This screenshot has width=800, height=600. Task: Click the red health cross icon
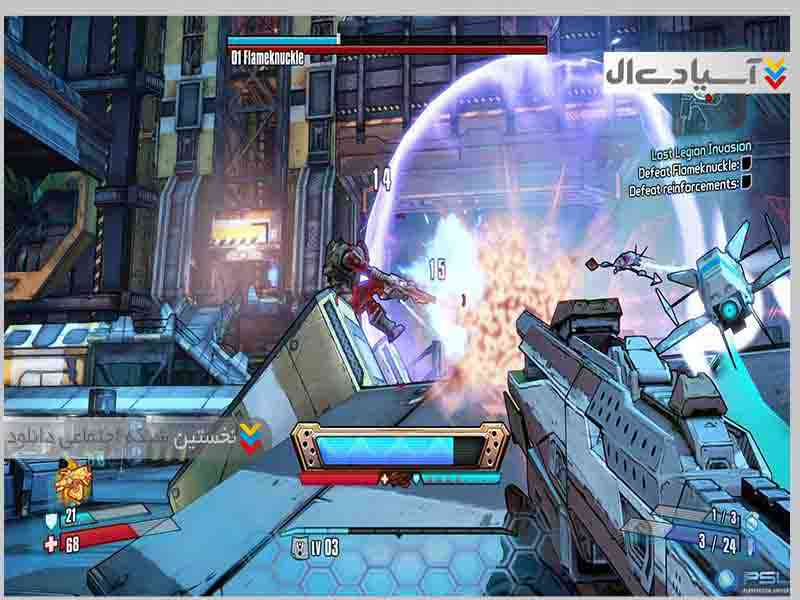point(52,544)
